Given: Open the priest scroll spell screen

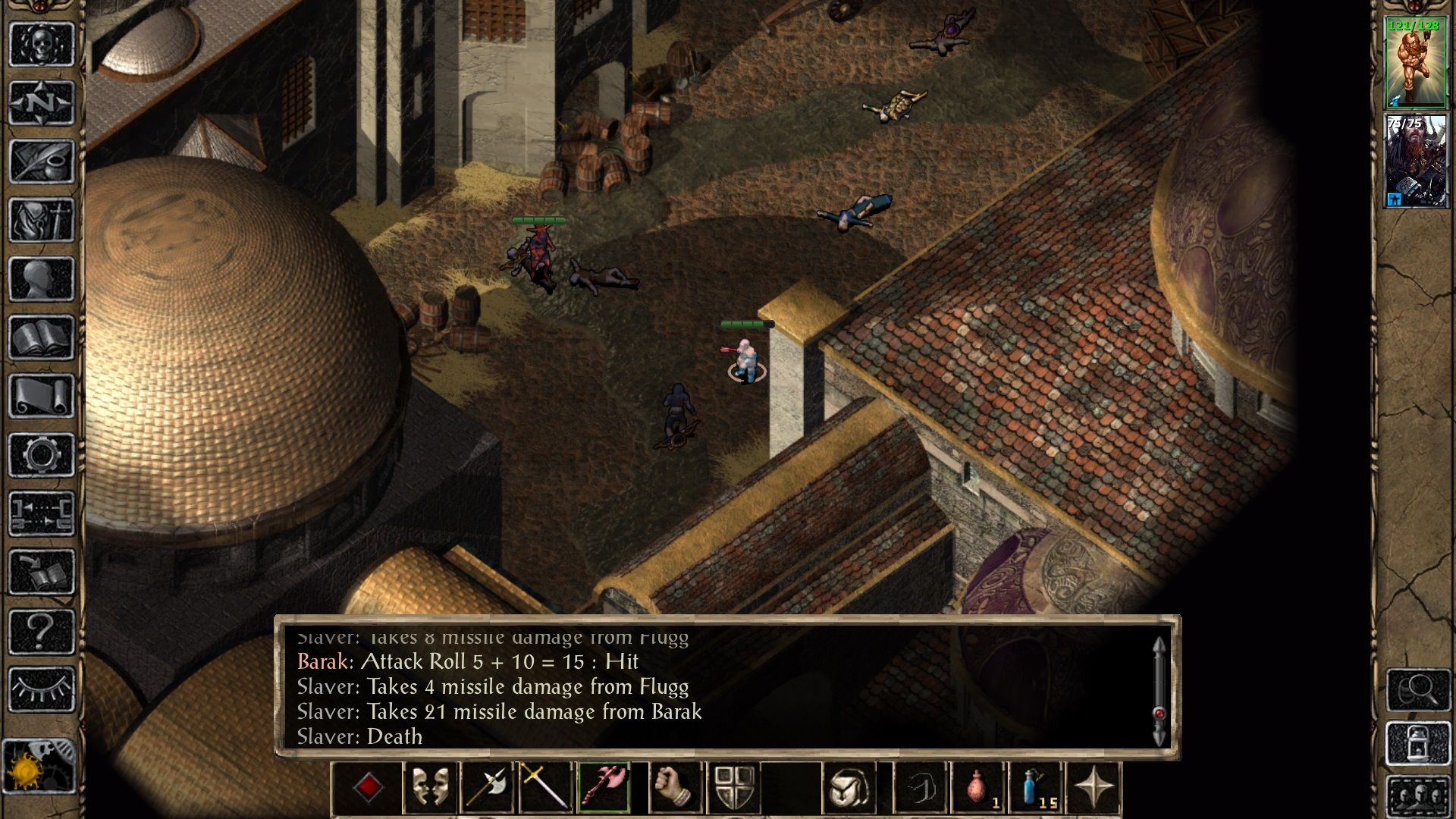Looking at the screenshot, I should (x=42, y=396).
